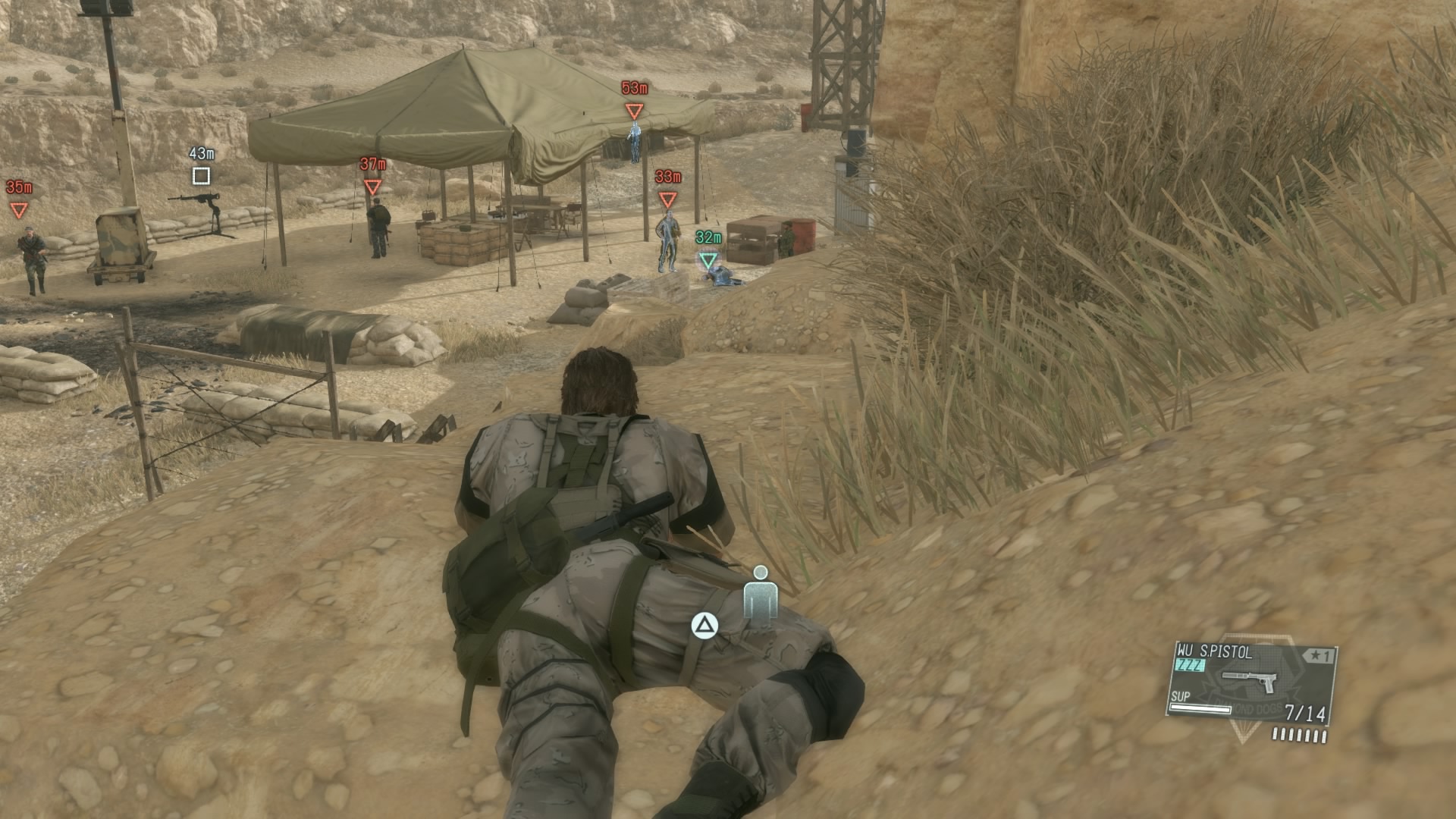Pick the red 35m enemy marker
Image resolution: width=1456 pixels, height=819 pixels.
pos(19,210)
